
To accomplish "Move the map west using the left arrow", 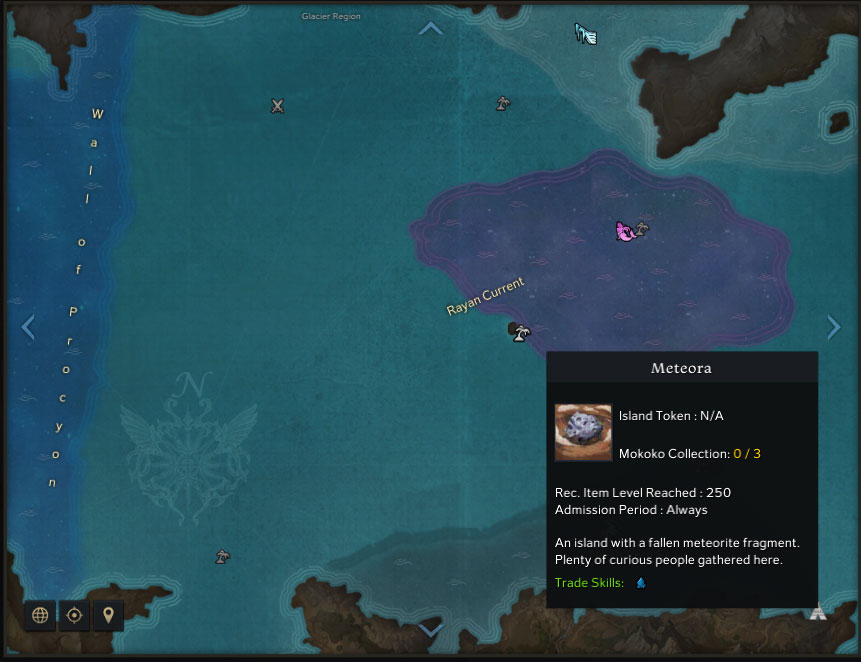I will point(28,327).
